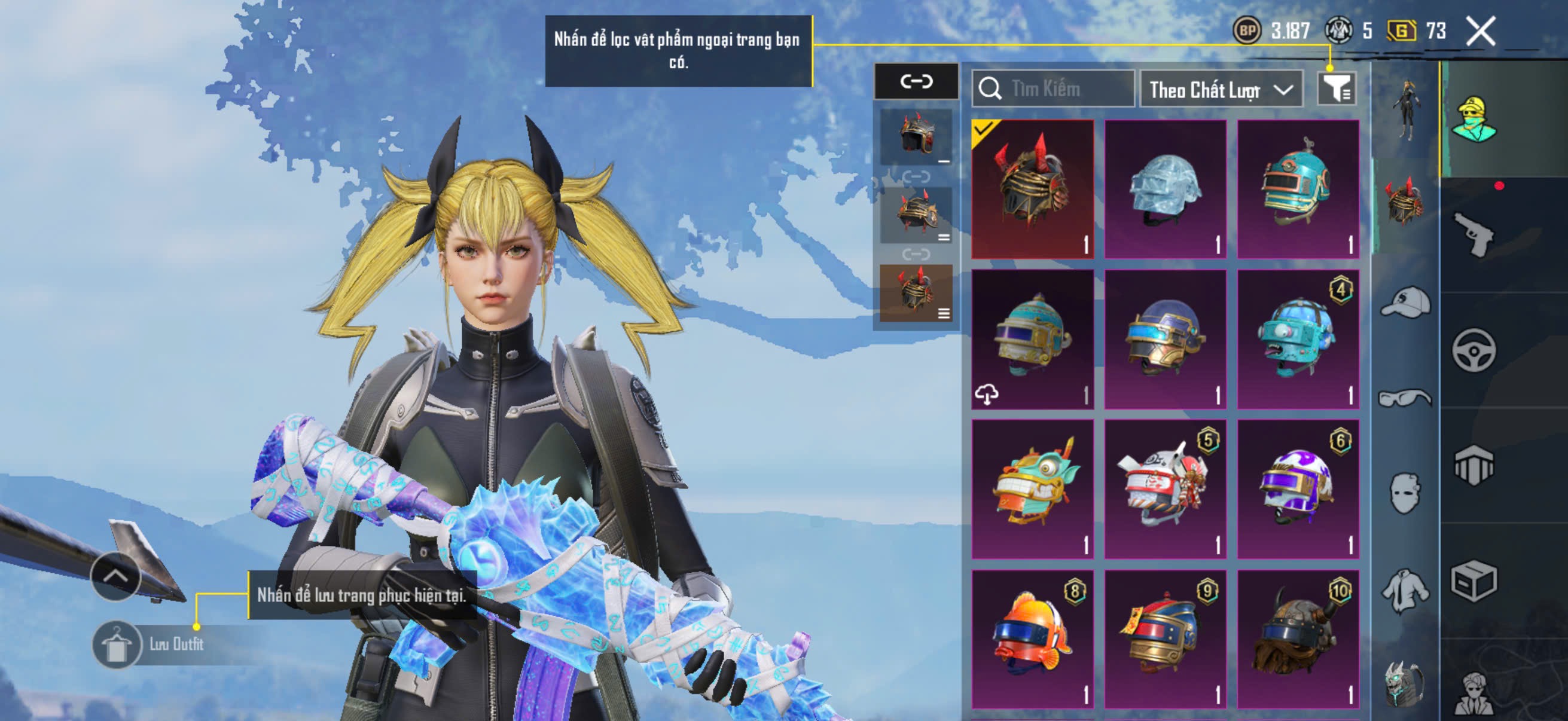Select the helmet with the download icon
The width and height of the screenshot is (1568, 721).
(x=1032, y=340)
